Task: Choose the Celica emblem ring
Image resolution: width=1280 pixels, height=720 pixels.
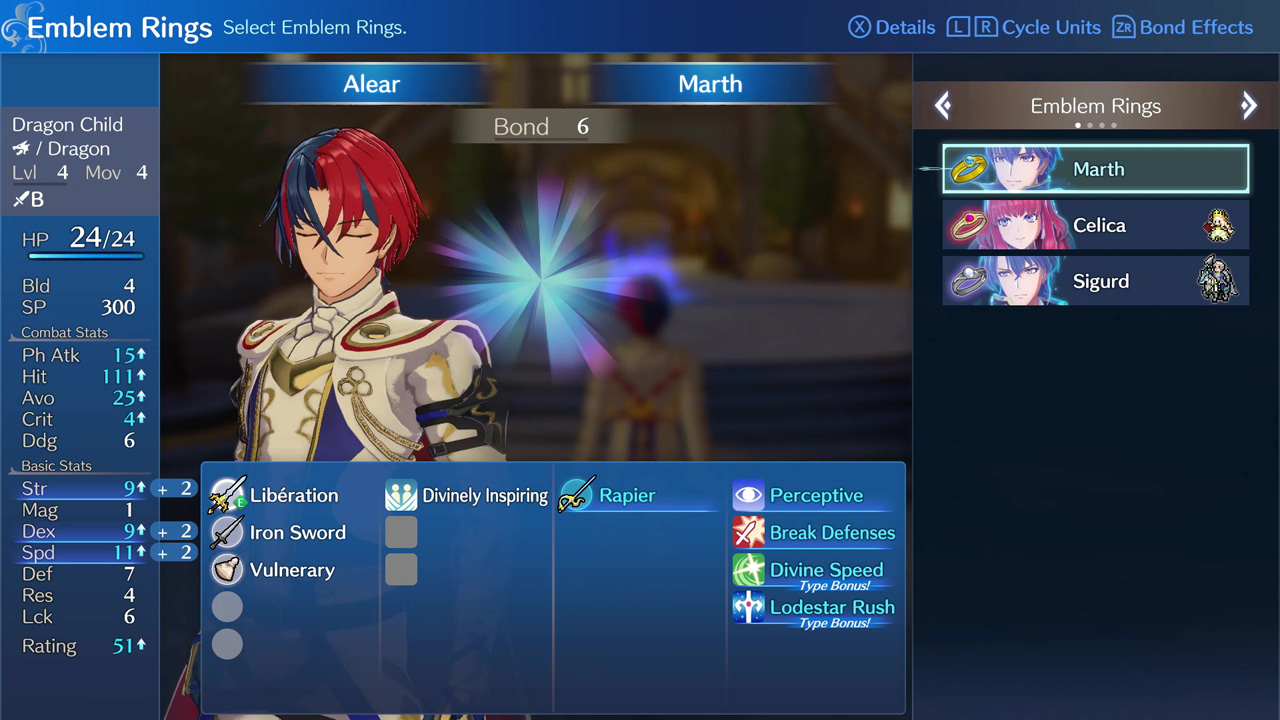Action: pos(1096,225)
